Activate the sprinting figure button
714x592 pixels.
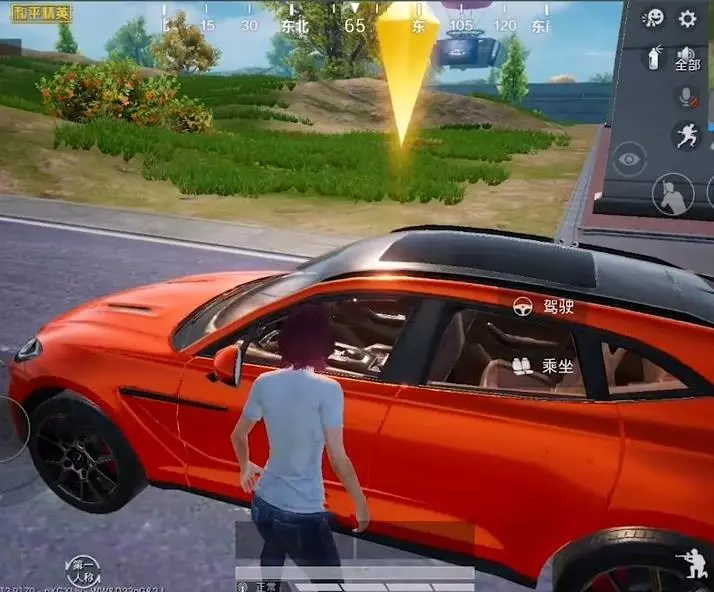click(x=687, y=135)
